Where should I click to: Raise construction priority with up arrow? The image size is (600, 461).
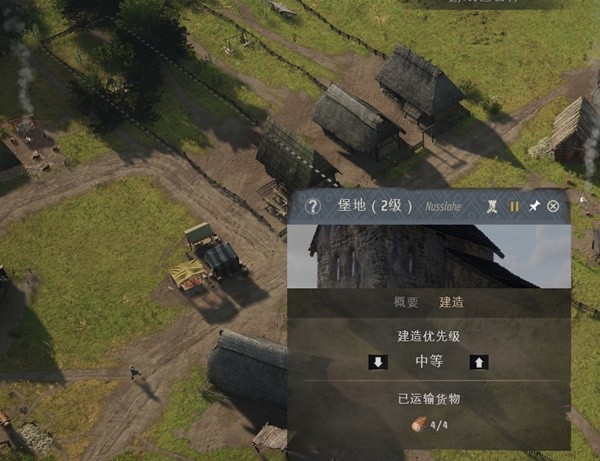click(x=479, y=362)
